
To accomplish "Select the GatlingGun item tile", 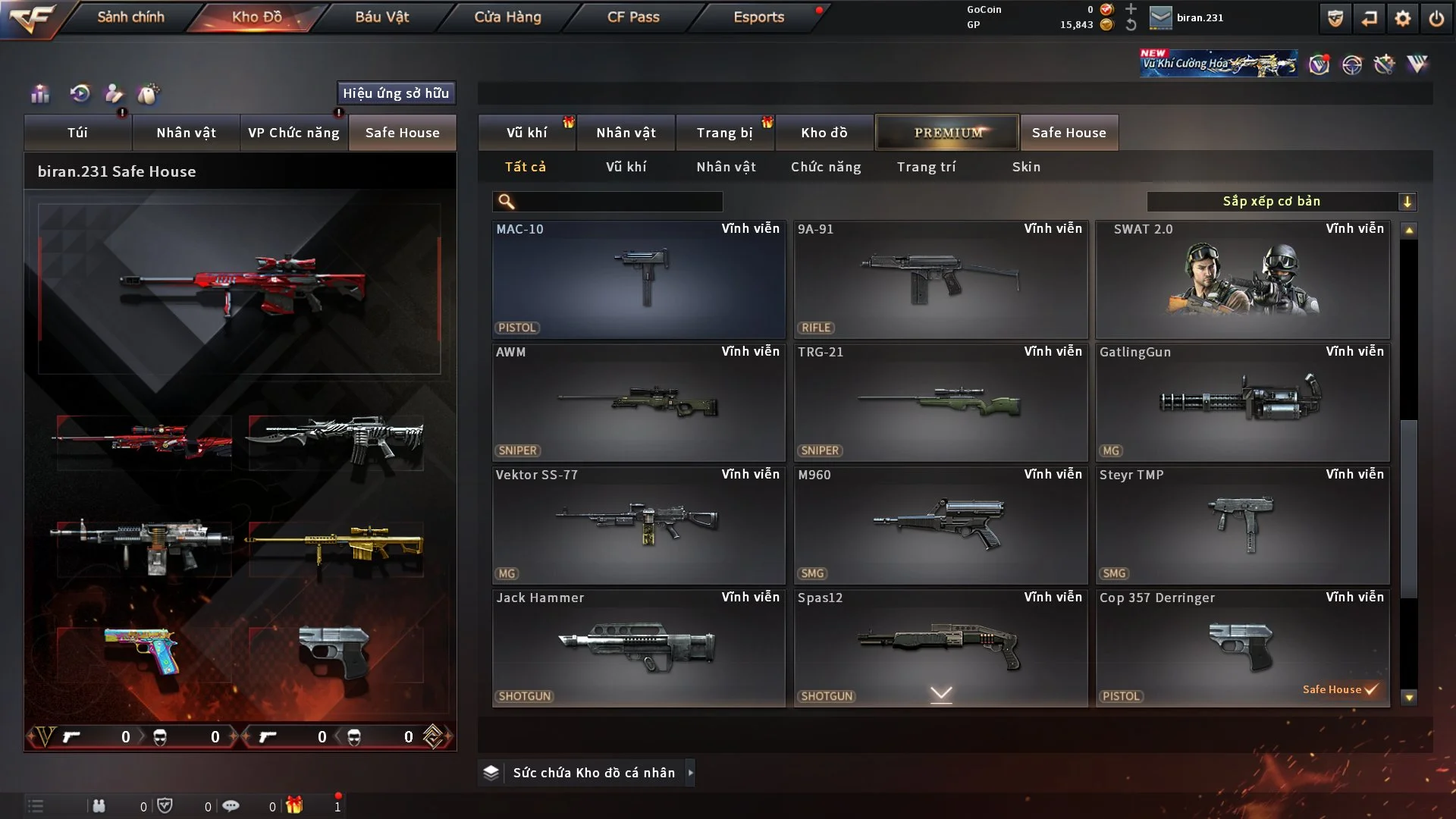I will pyautogui.click(x=1242, y=402).
